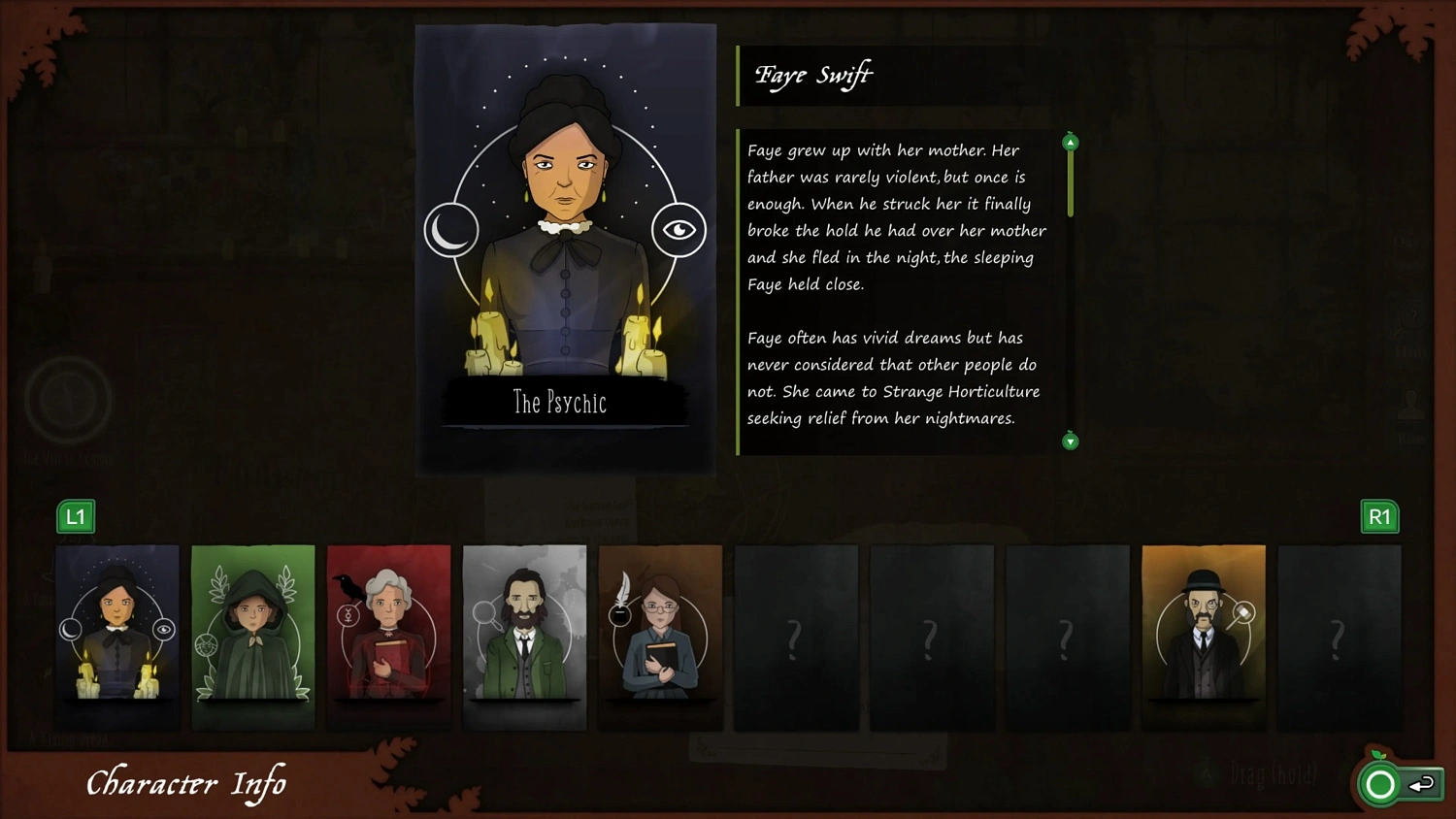Image resolution: width=1456 pixels, height=819 pixels.
Task: Pick the bearded man in green coat card
Action: (x=525, y=637)
